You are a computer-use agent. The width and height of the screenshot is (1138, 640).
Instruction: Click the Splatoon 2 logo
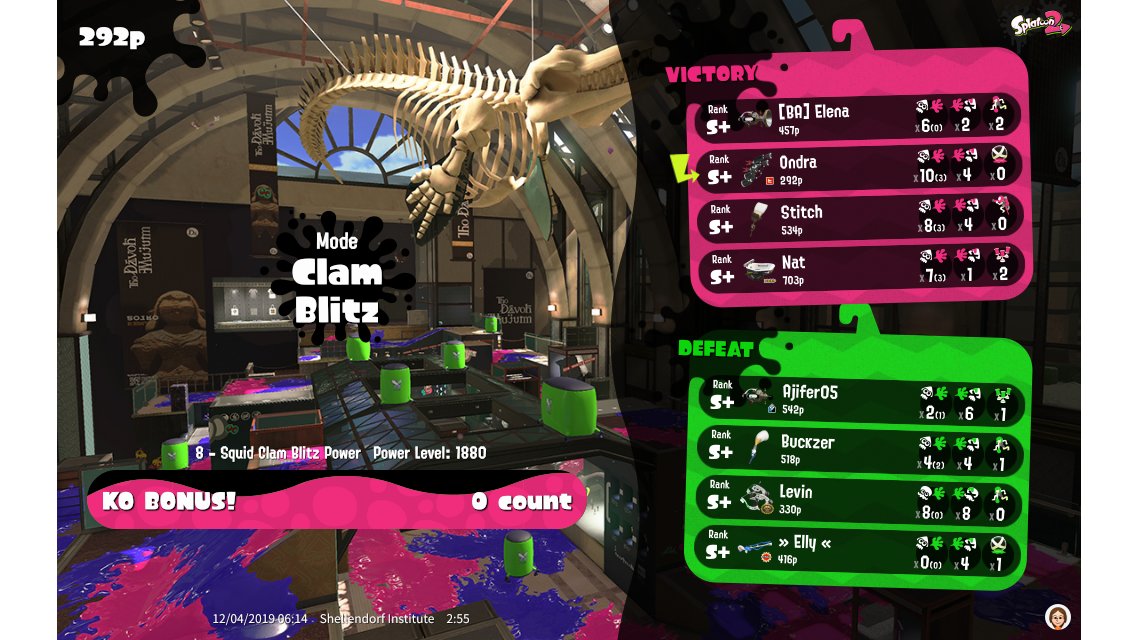coord(1040,24)
